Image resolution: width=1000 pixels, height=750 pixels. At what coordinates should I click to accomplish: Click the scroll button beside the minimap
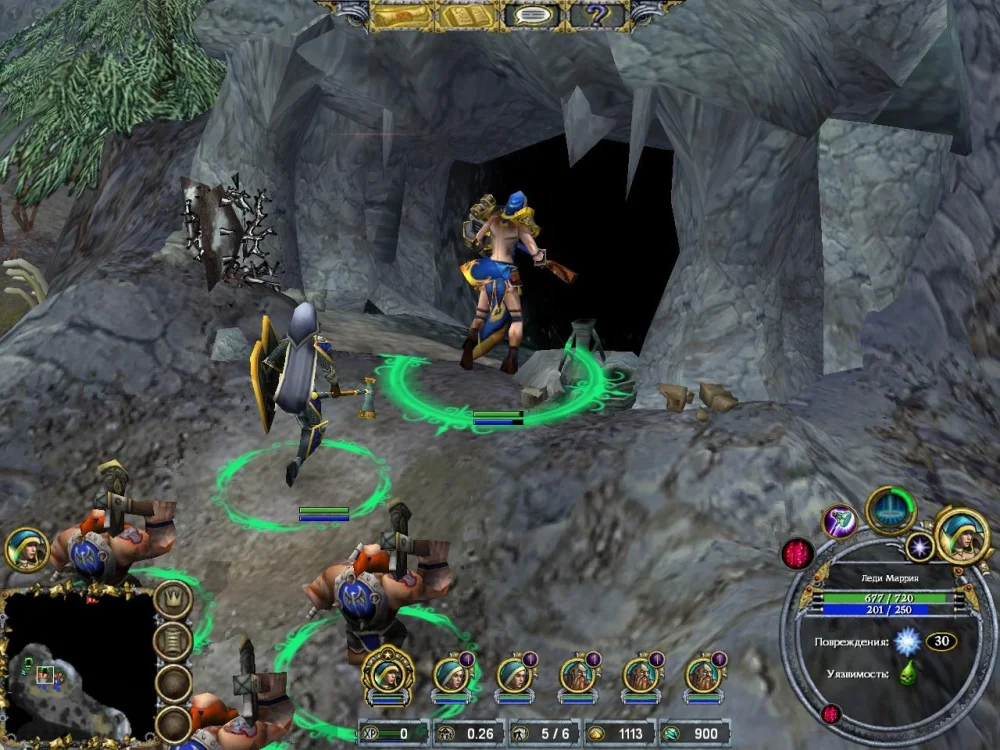[x=173, y=640]
